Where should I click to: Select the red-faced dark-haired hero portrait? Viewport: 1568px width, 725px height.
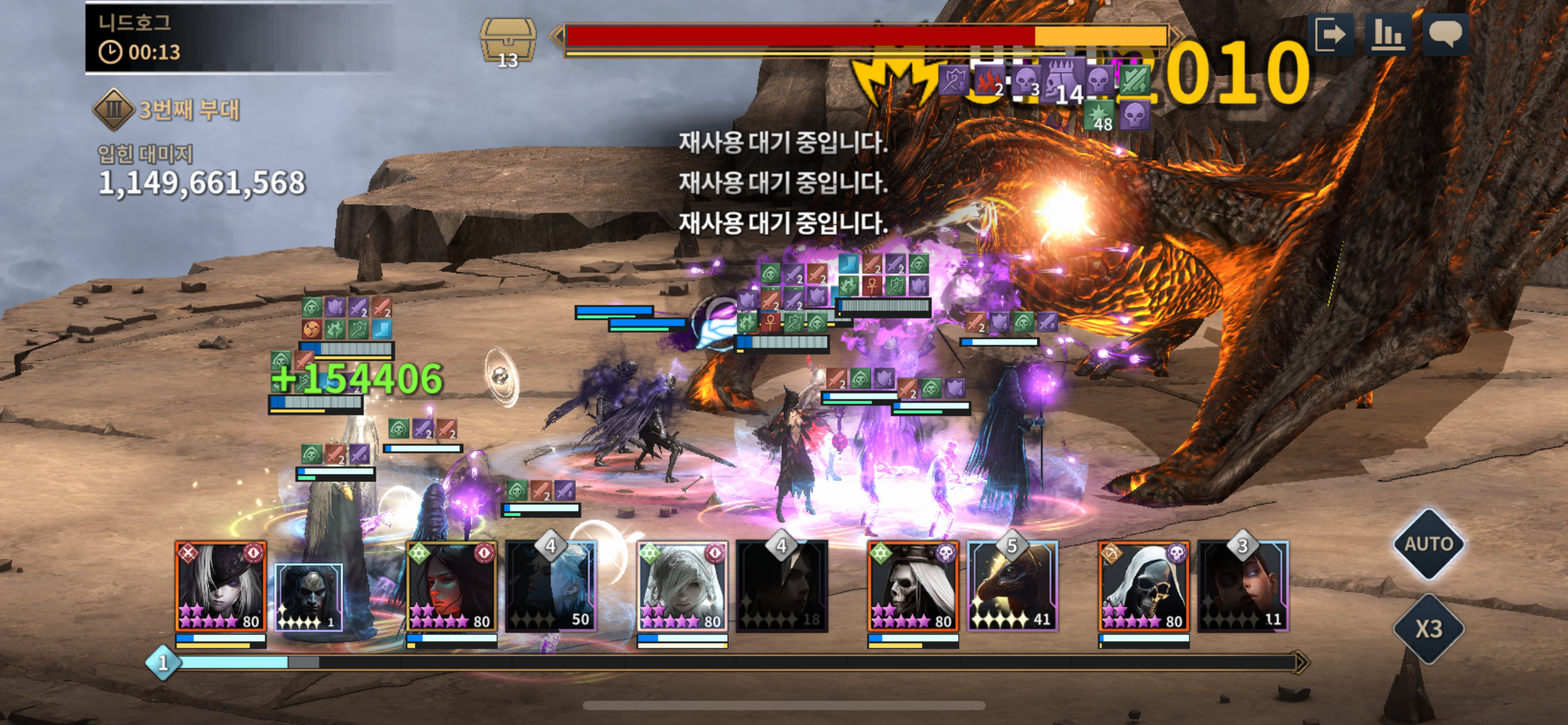point(451,586)
